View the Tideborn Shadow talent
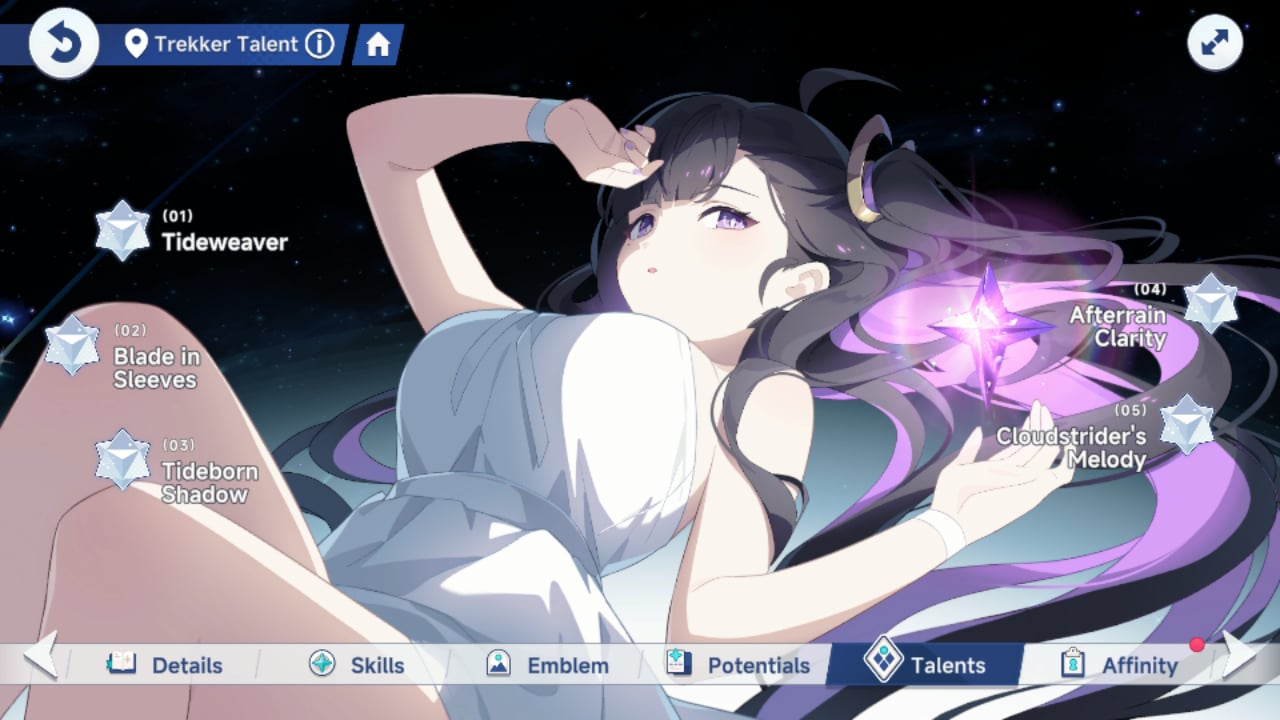Image resolution: width=1280 pixels, height=720 pixels. (x=122, y=460)
